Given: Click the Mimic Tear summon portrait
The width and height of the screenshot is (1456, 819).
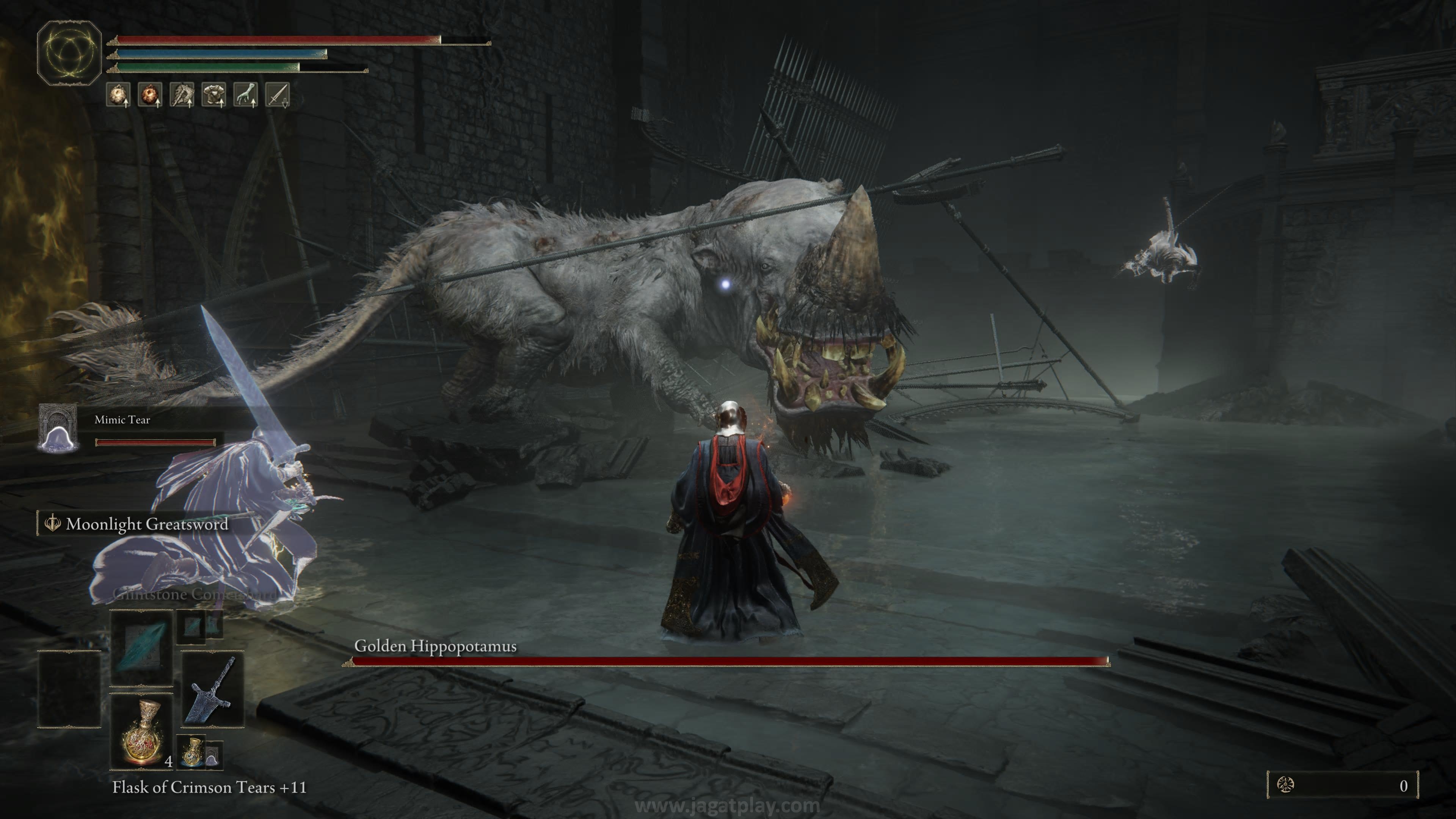Looking at the screenshot, I should (x=57, y=428).
